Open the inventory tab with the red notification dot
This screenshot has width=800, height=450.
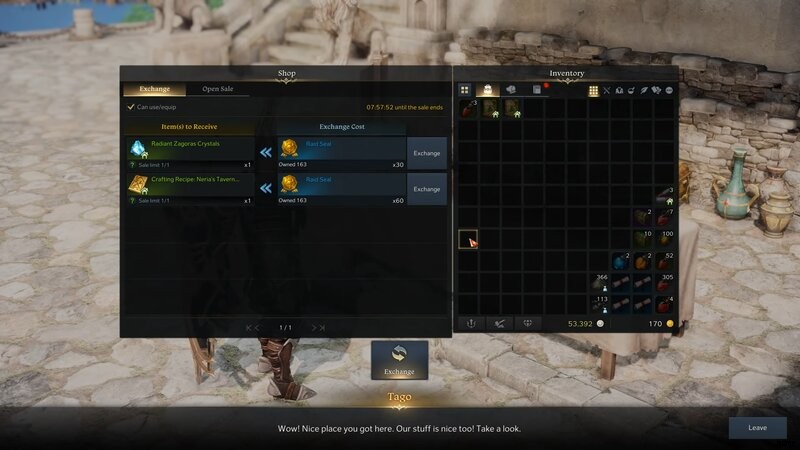coord(537,90)
